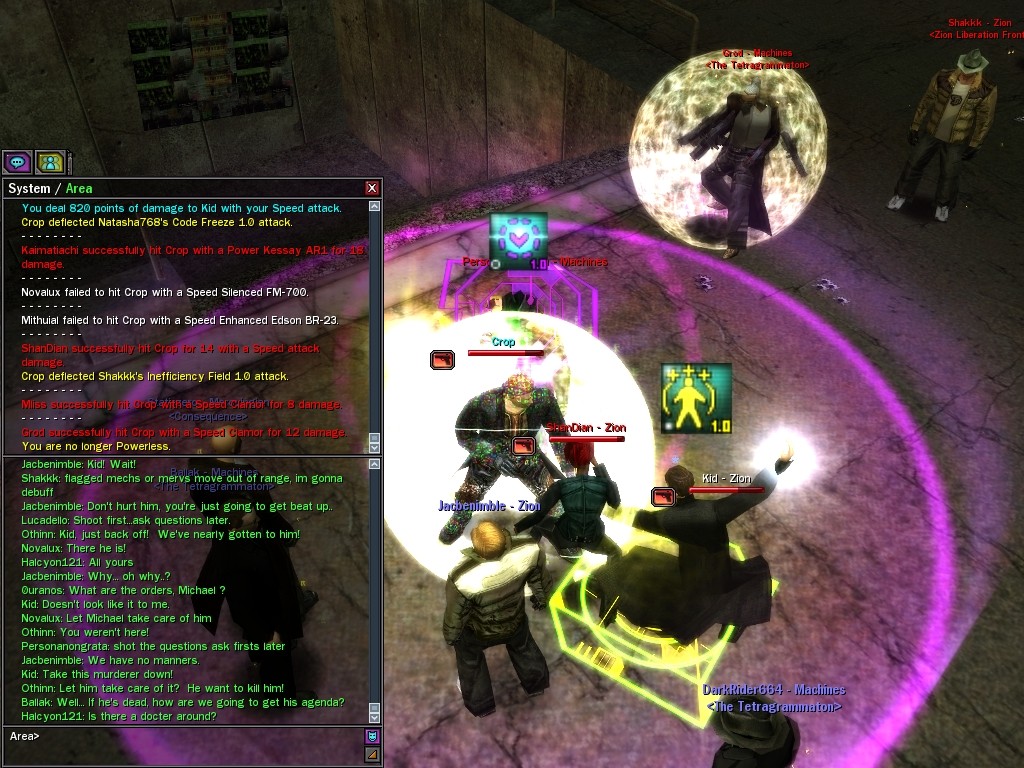Open the mask emote icon beside chat input
This screenshot has width=1024, height=768.
point(373,736)
